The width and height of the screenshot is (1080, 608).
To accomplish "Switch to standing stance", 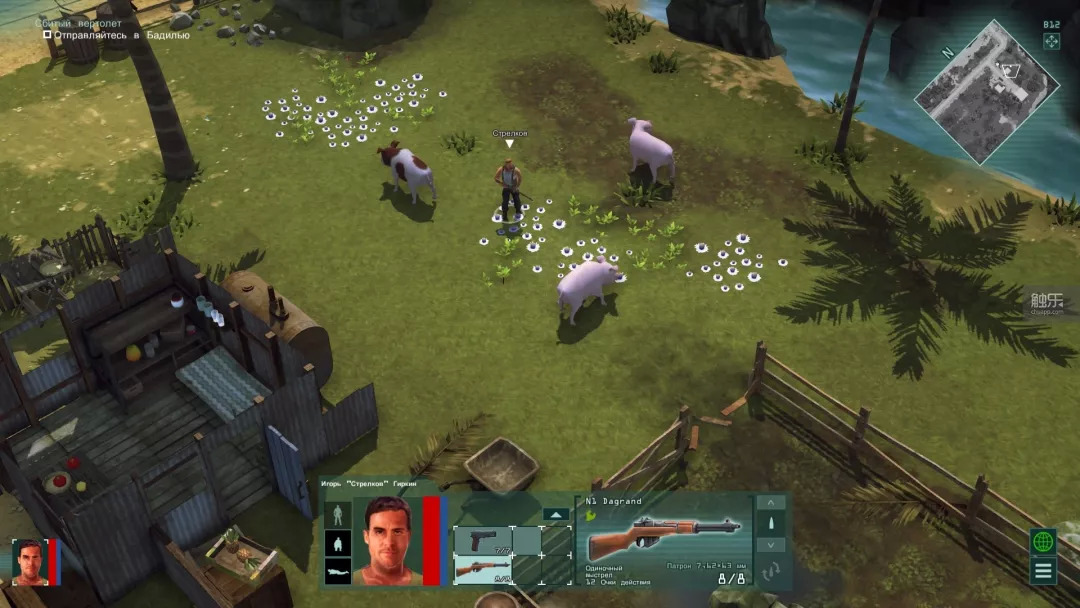I will [337, 515].
